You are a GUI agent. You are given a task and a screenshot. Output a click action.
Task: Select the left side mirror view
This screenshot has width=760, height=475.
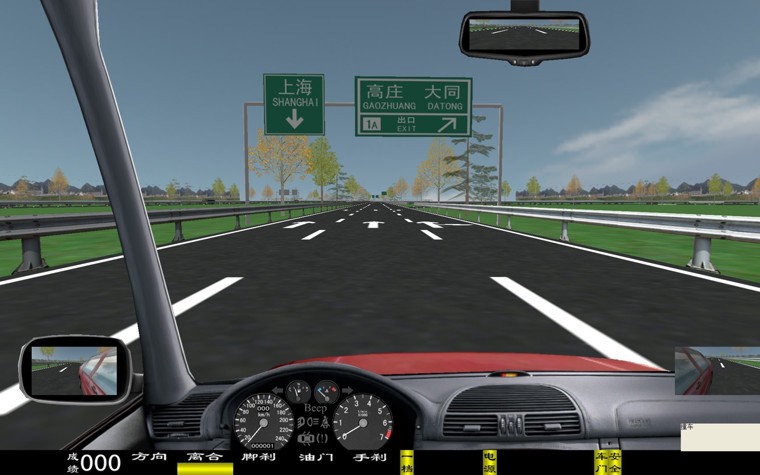pos(74,368)
